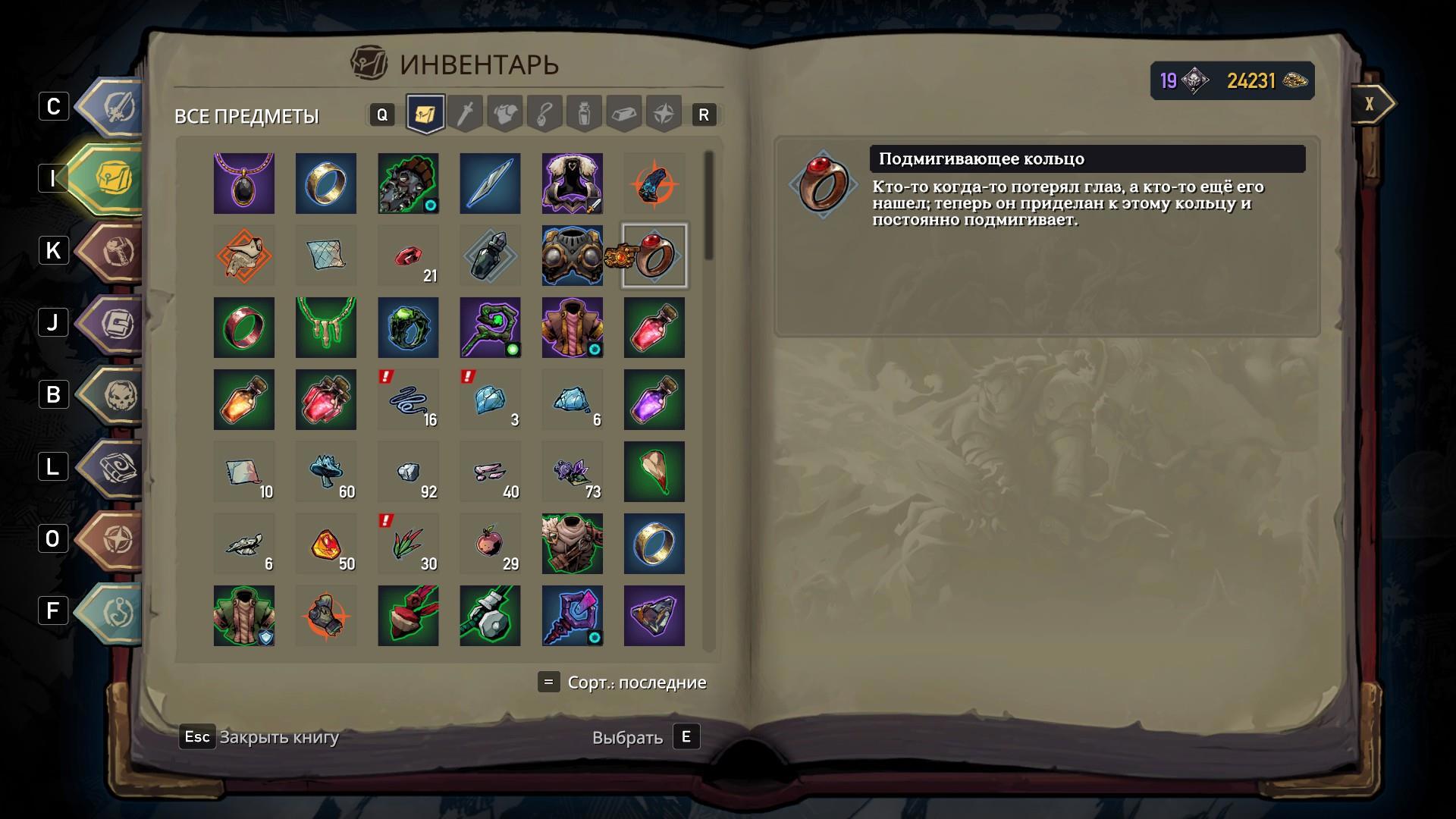
Task: Show the all items filter tab
Action: [x=425, y=115]
